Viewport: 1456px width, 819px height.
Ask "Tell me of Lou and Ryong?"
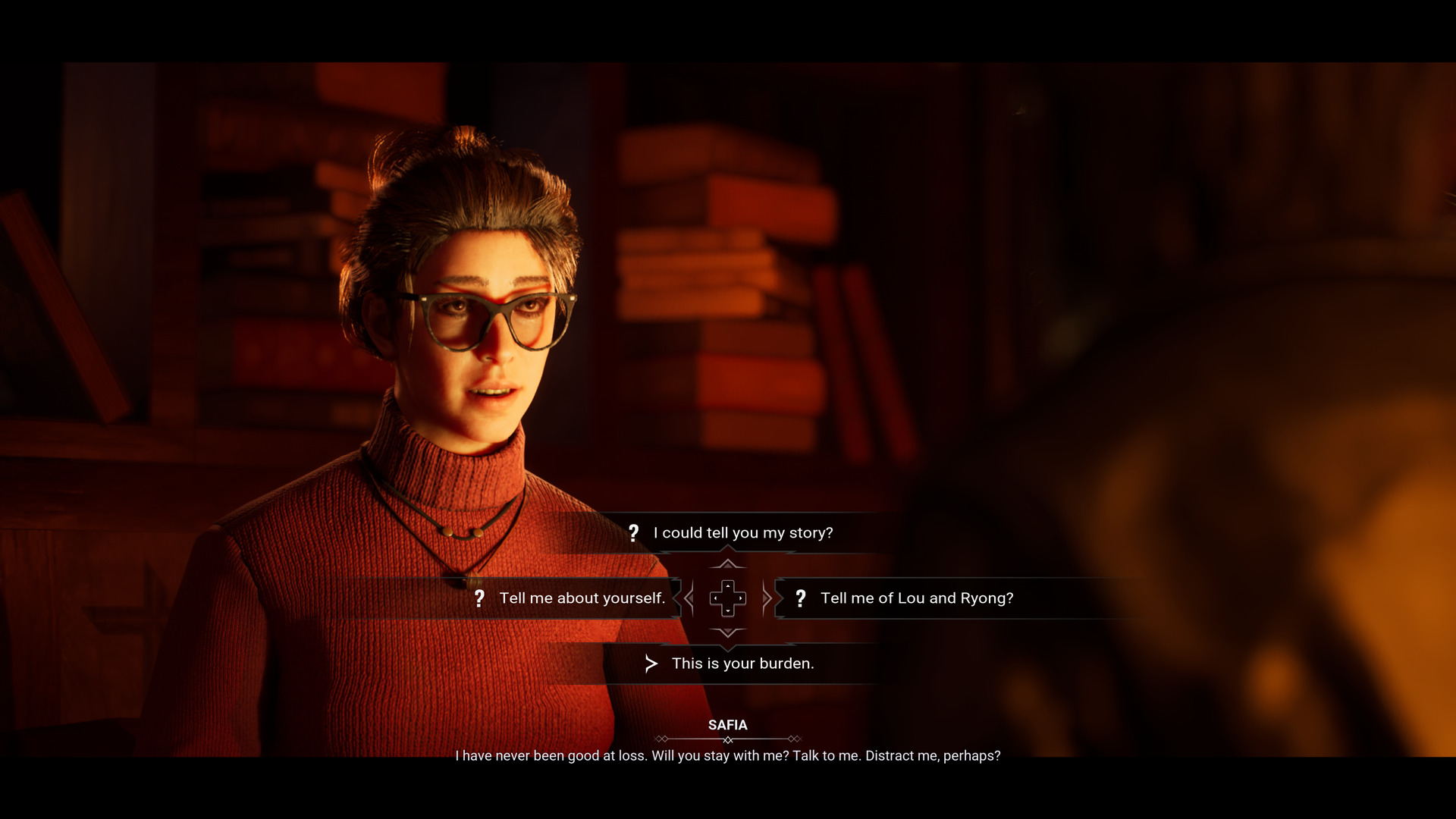tap(916, 598)
